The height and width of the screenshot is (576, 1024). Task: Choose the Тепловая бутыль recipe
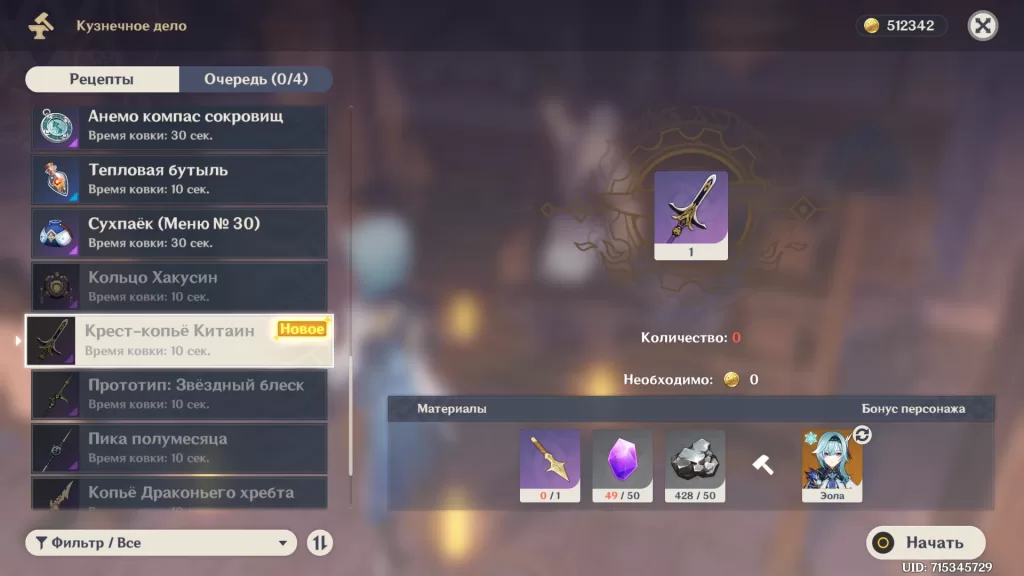pos(179,179)
